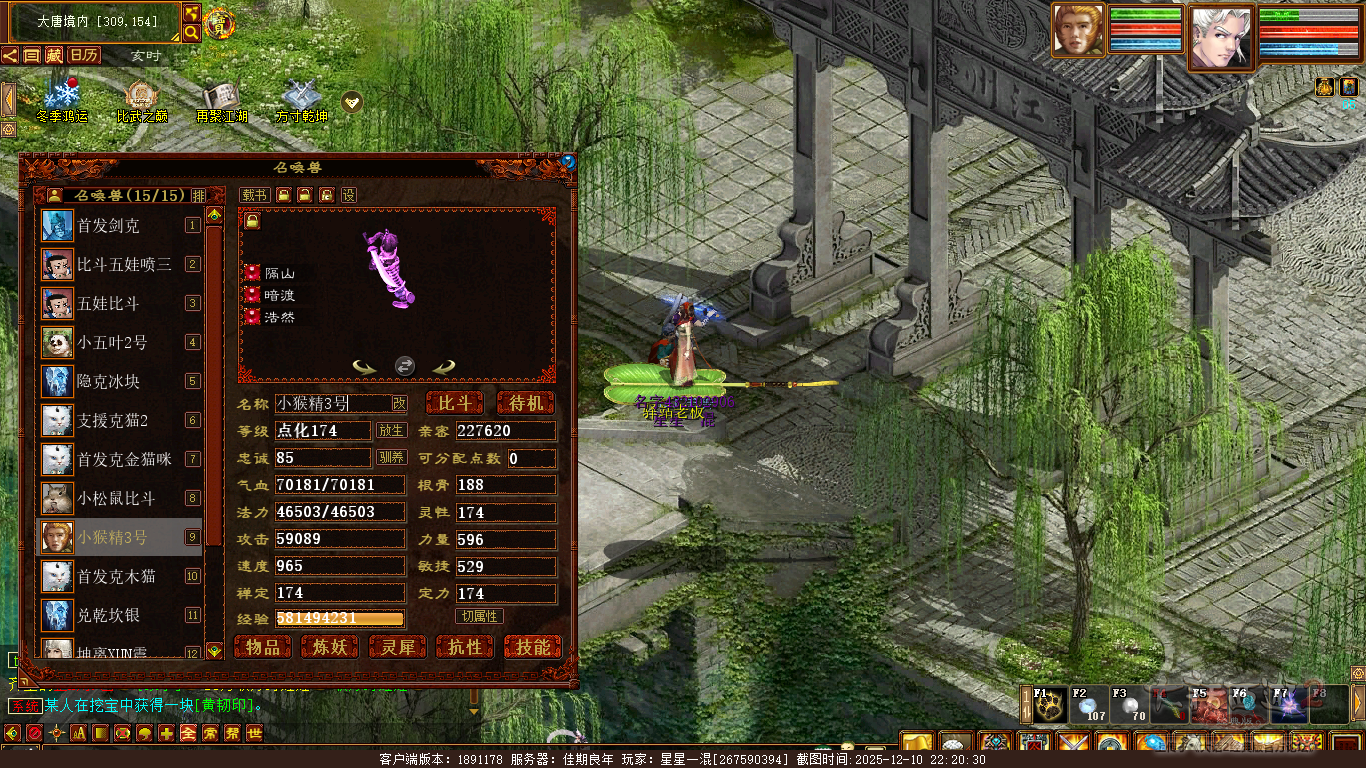Open the 炼妖 refining panel

330,647
